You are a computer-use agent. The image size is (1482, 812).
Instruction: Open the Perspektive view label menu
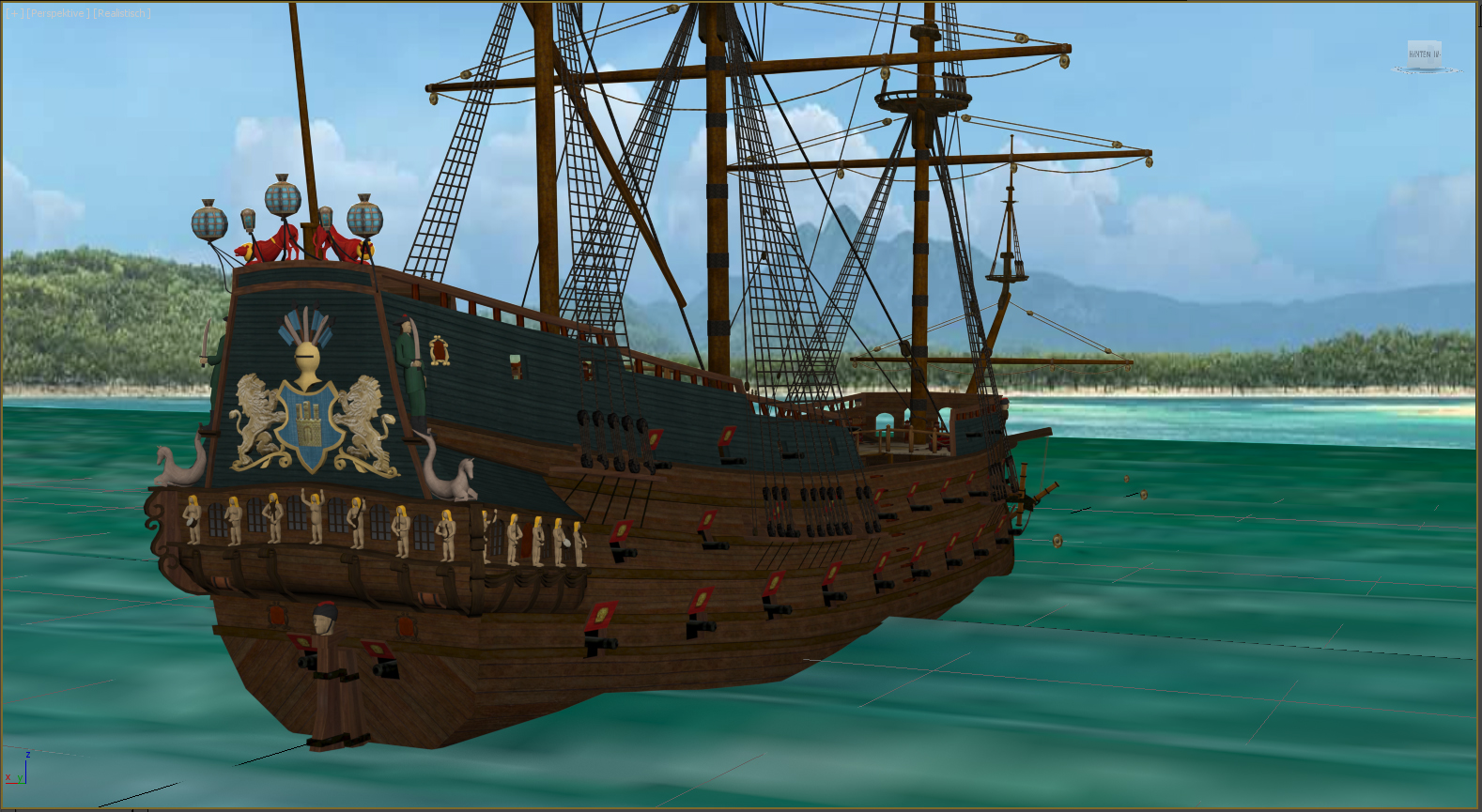click(x=59, y=13)
